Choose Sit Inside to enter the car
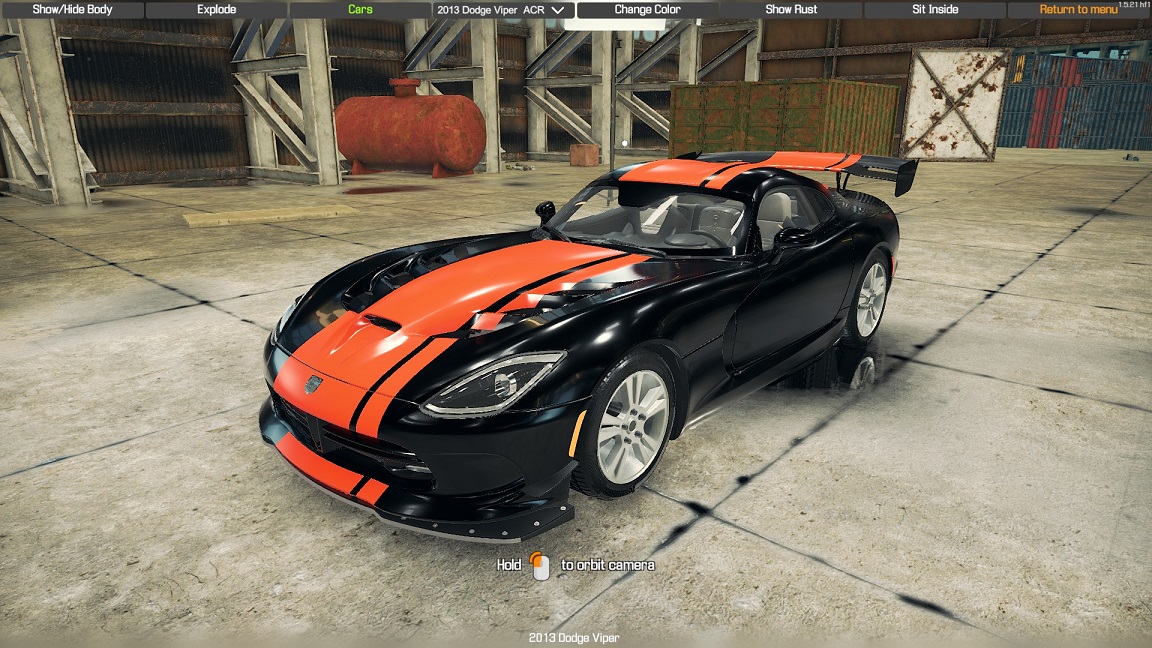The width and height of the screenshot is (1152, 648). (935, 10)
